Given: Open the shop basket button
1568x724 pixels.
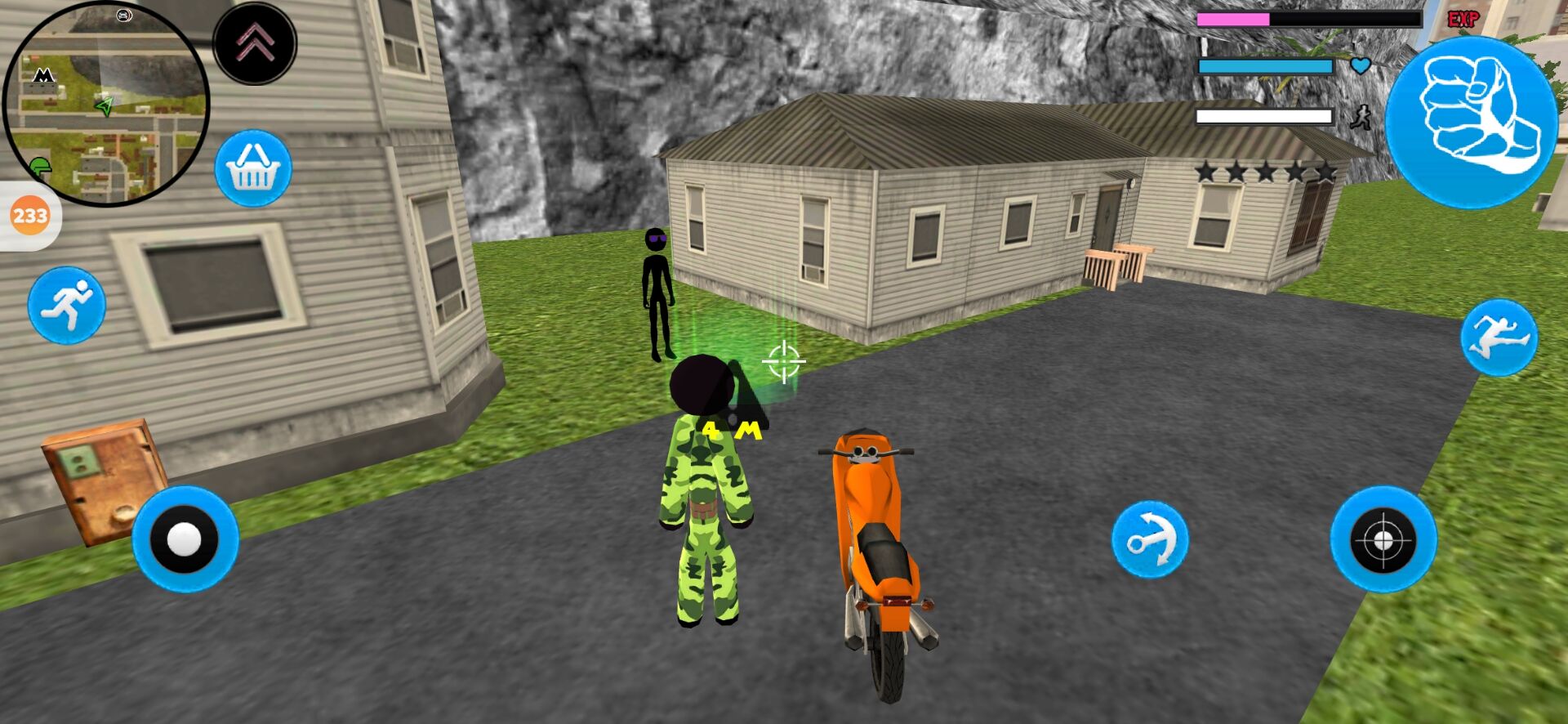Looking at the screenshot, I should [x=253, y=168].
